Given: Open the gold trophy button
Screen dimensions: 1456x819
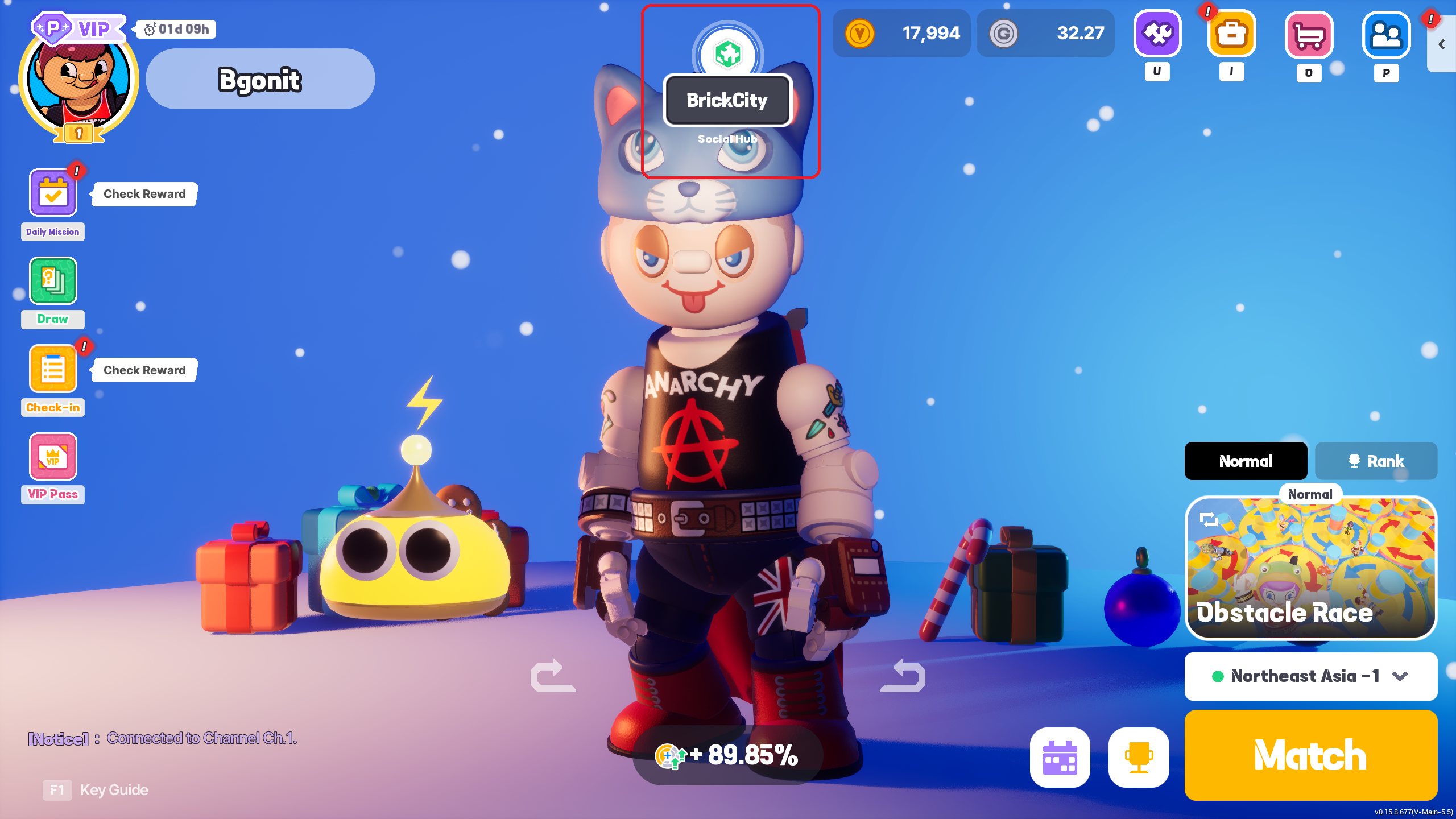Looking at the screenshot, I should [x=1139, y=758].
